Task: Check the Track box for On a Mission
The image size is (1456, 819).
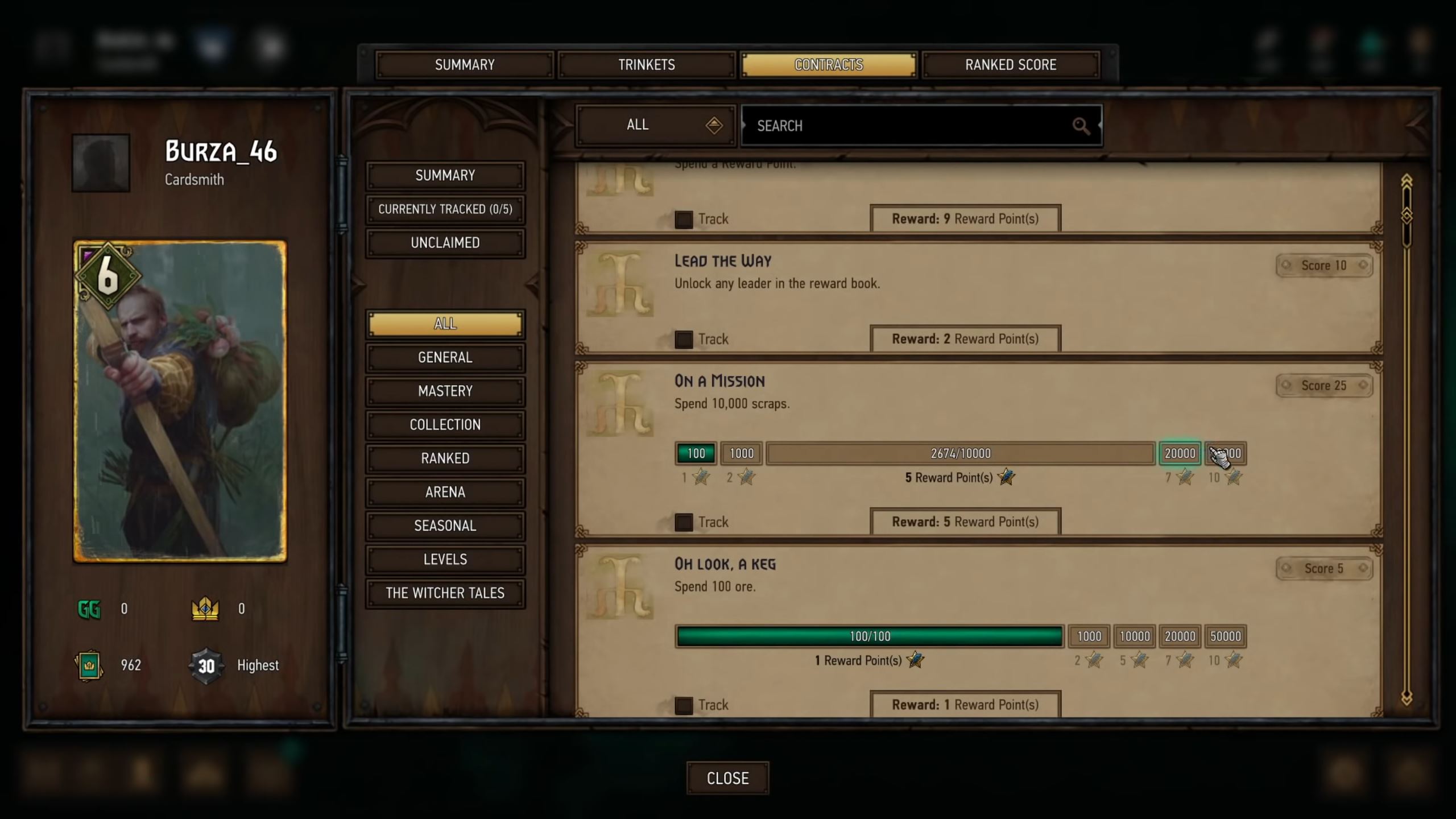Action: [x=684, y=522]
